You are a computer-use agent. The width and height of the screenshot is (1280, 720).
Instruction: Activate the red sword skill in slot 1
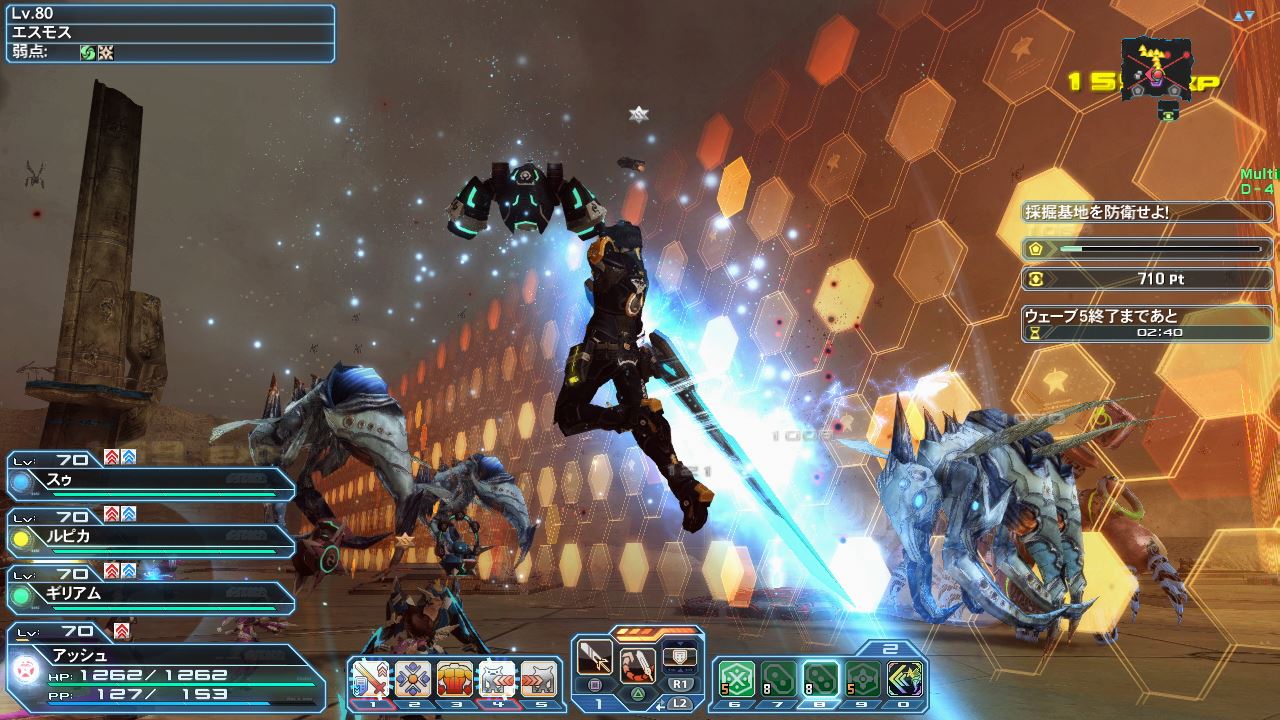click(371, 680)
